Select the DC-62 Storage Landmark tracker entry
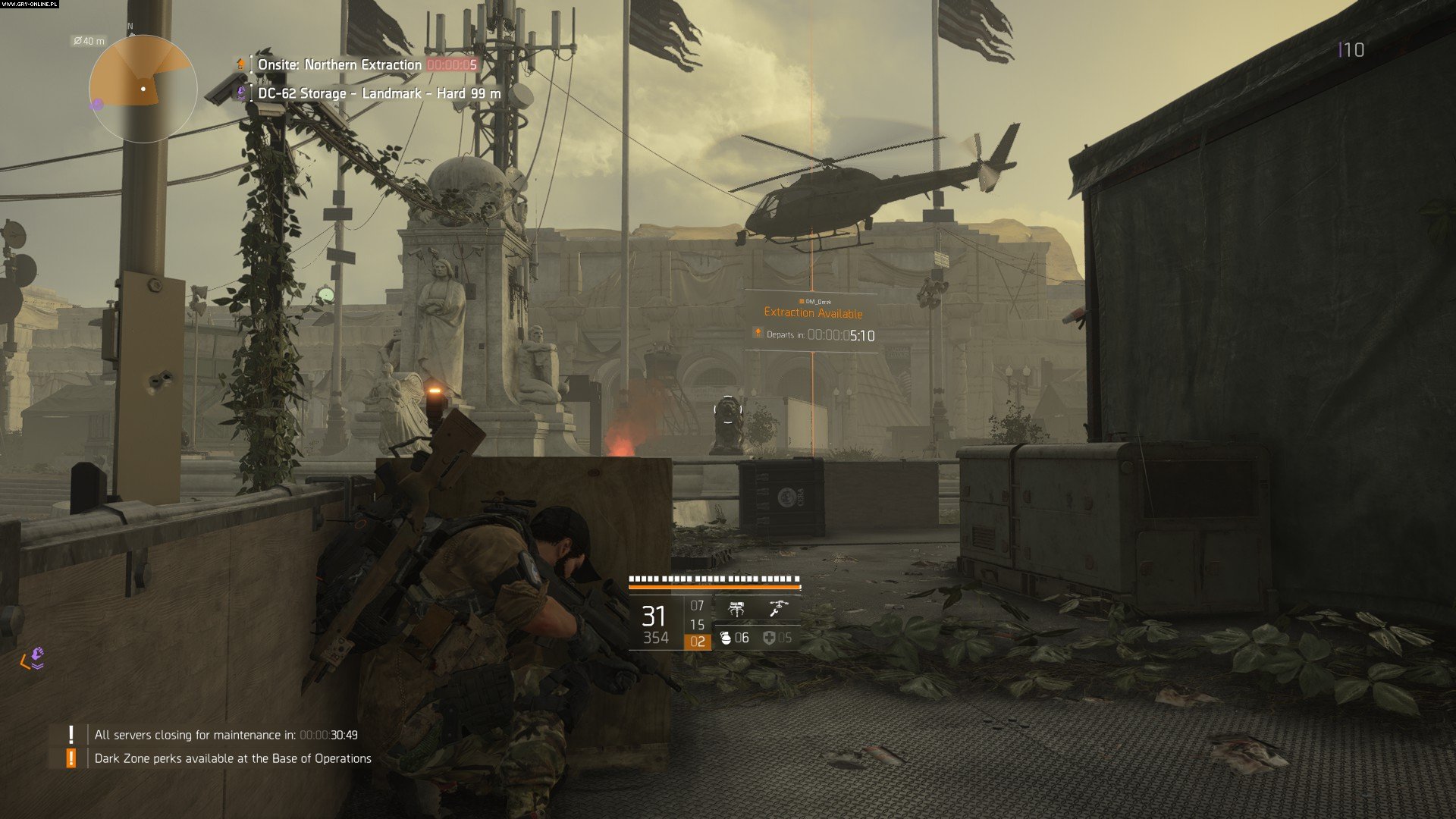 click(379, 93)
